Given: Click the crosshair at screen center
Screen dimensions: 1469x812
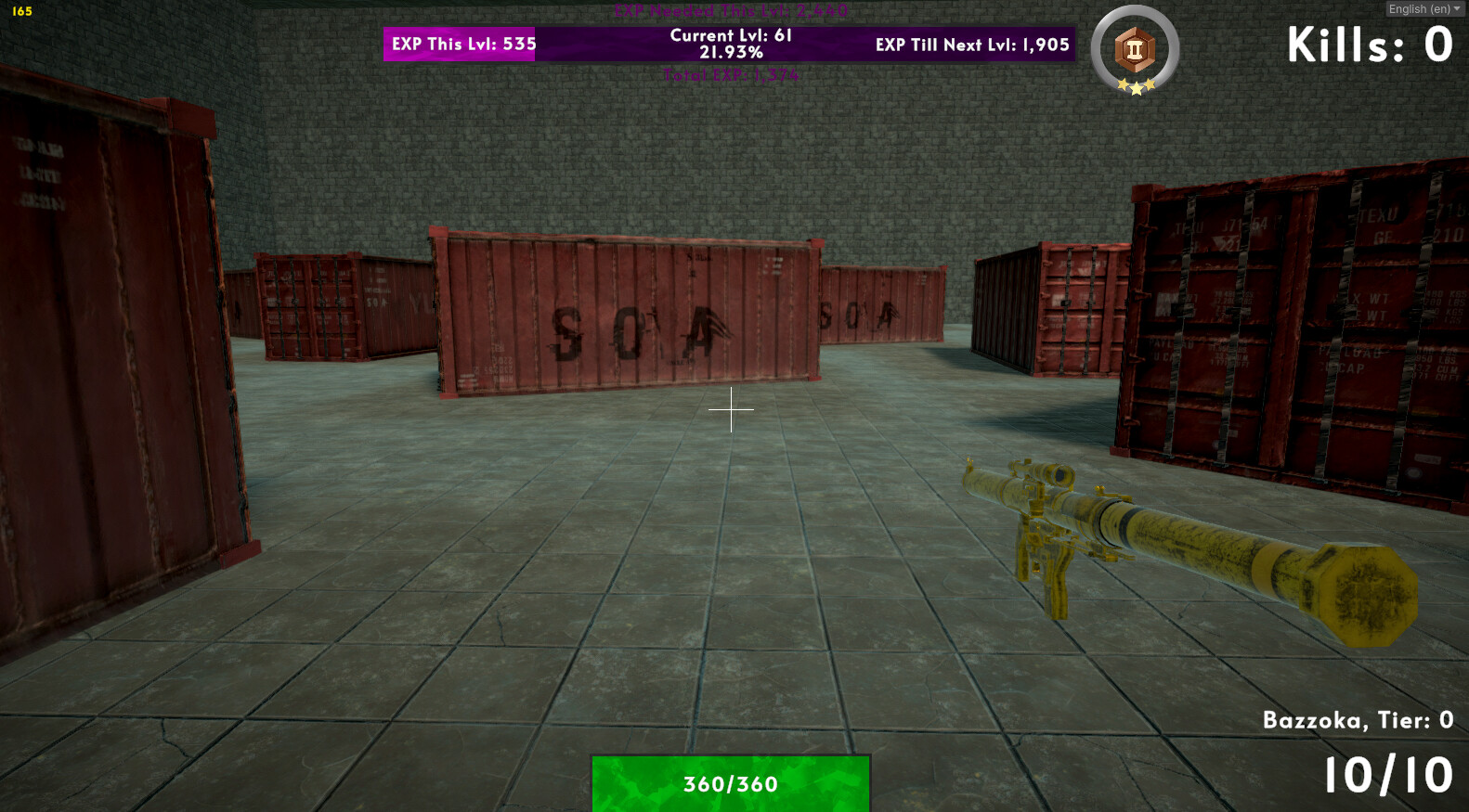Looking at the screenshot, I should [x=734, y=408].
